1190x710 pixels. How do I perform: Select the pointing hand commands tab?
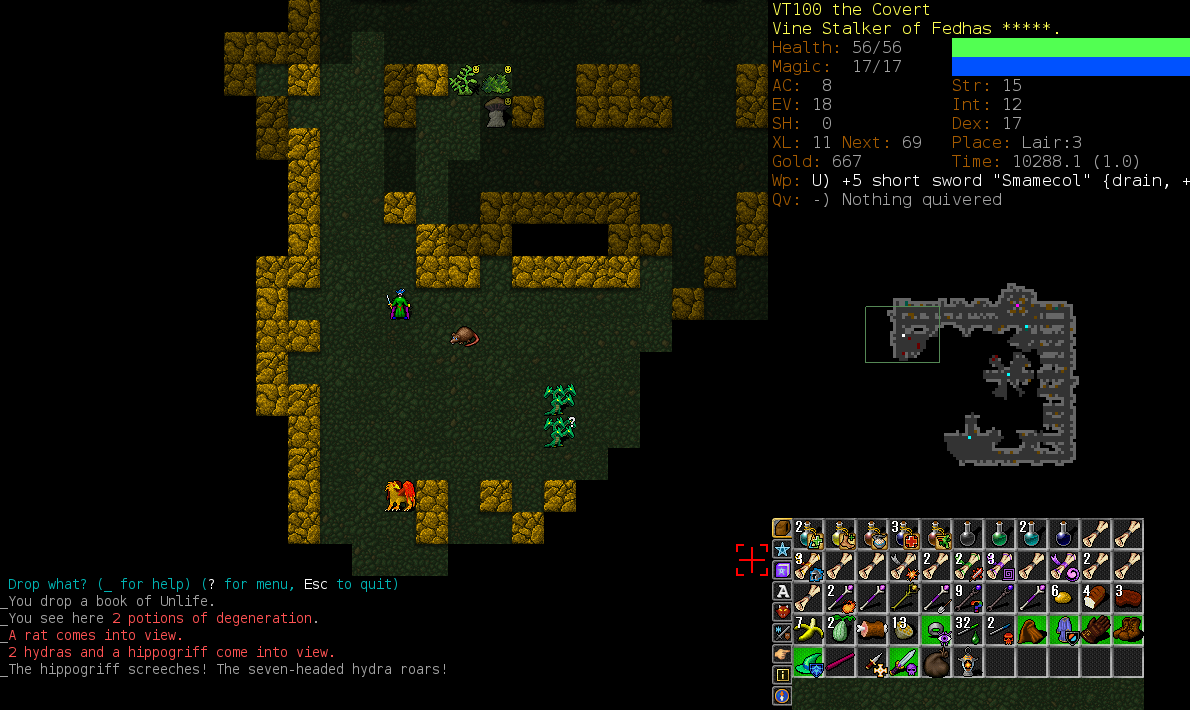click(782, 654)
